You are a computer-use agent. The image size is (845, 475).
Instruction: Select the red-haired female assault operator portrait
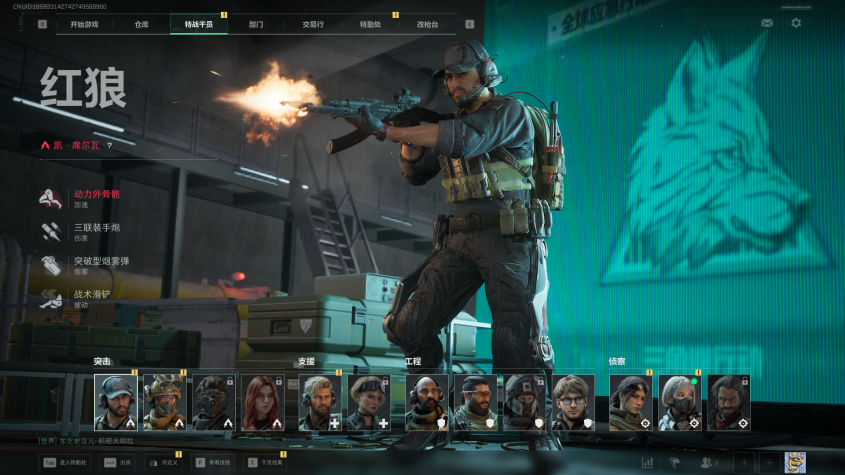tap(263, 402)
